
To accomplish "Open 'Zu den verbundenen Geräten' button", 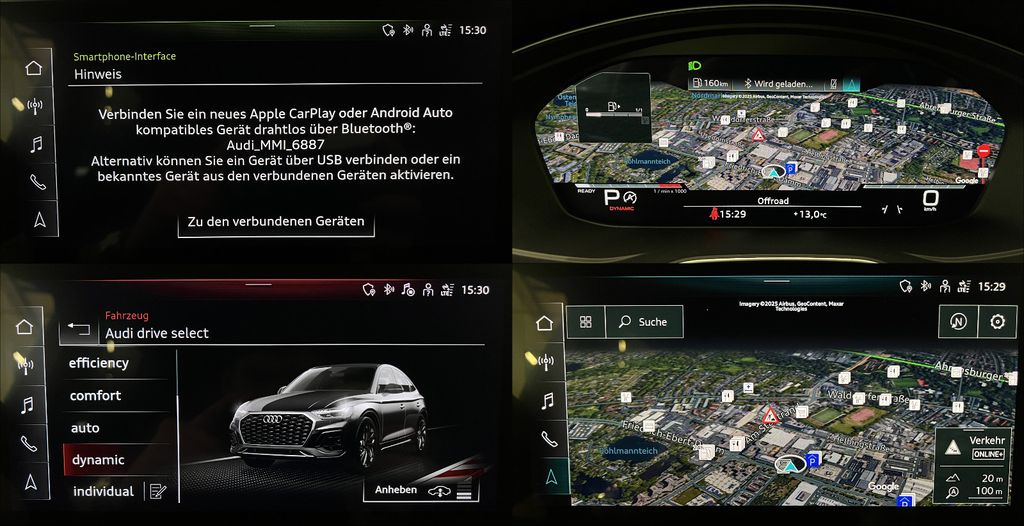I will pyautogui.click(x=276, y=221).
